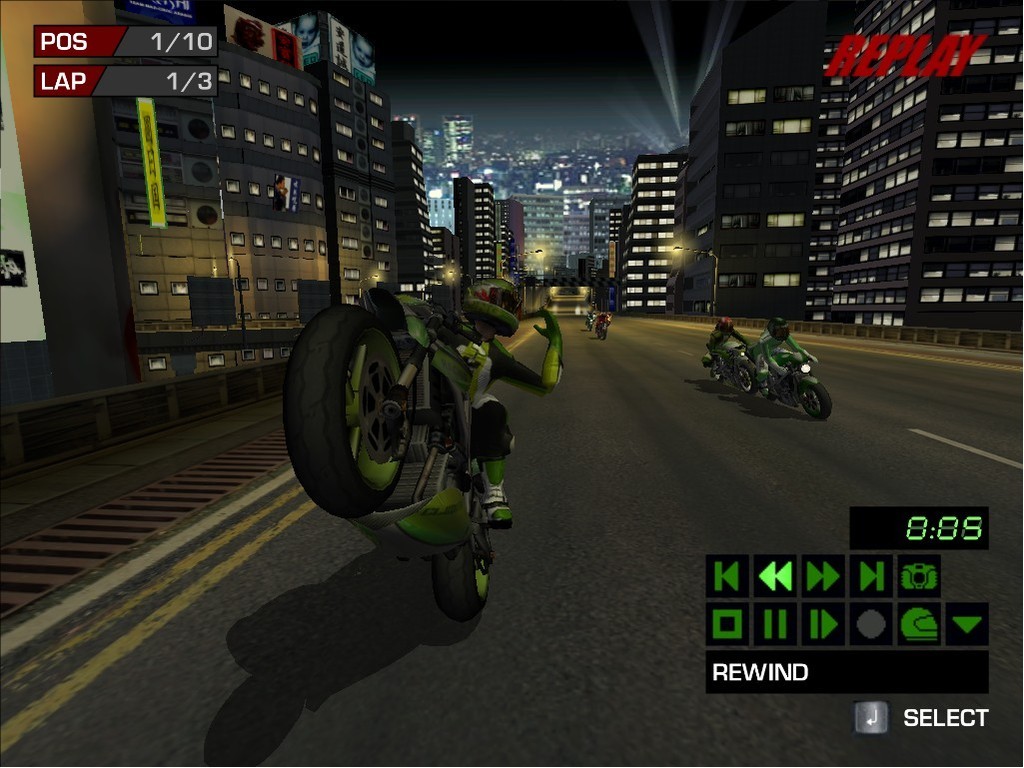The width and height of the screenshot is (1024, 768).
Task: Step the replay forward one frame
Action: [823, 624]
